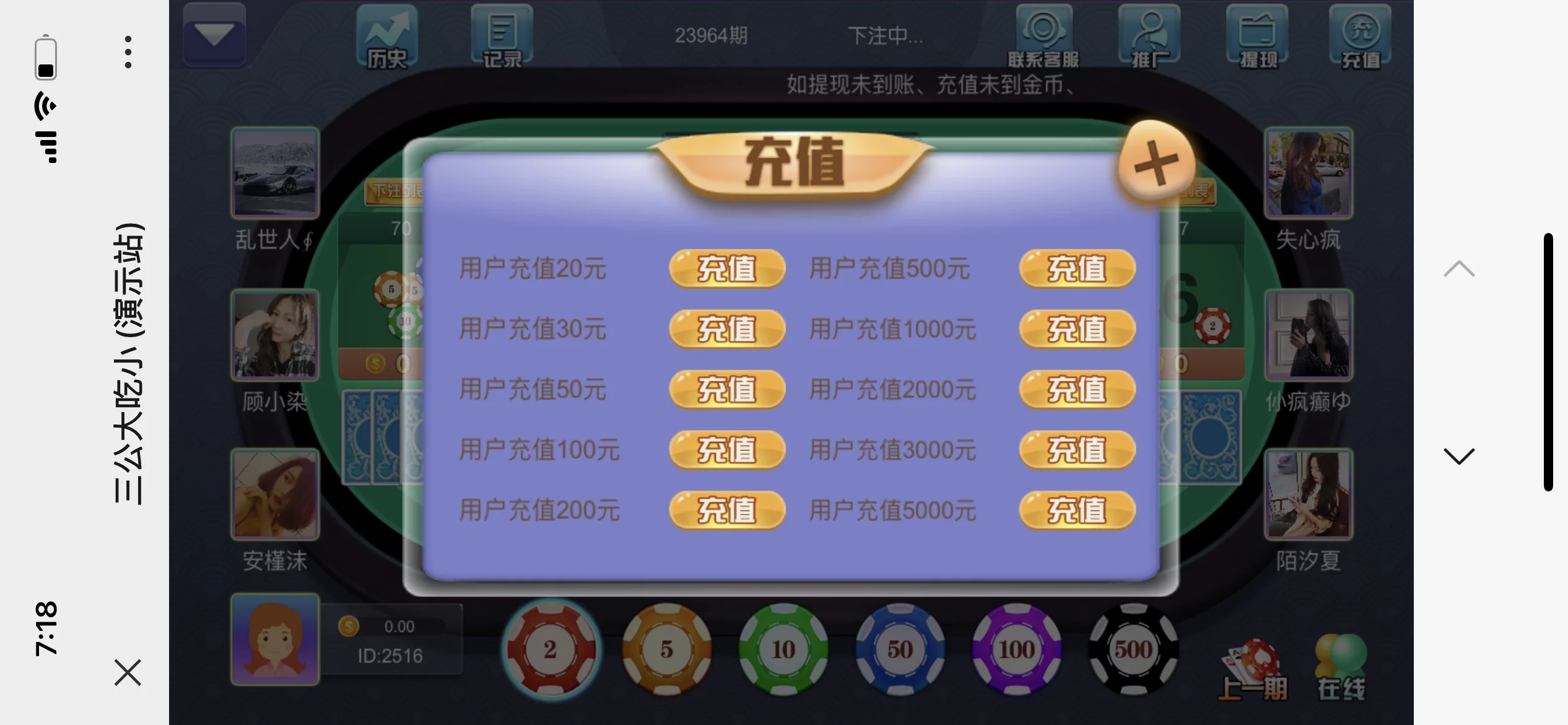Recharge 5000 yuan via its 充值 button
Viewport: 1568px width, 725px height.
[1076, 510]
